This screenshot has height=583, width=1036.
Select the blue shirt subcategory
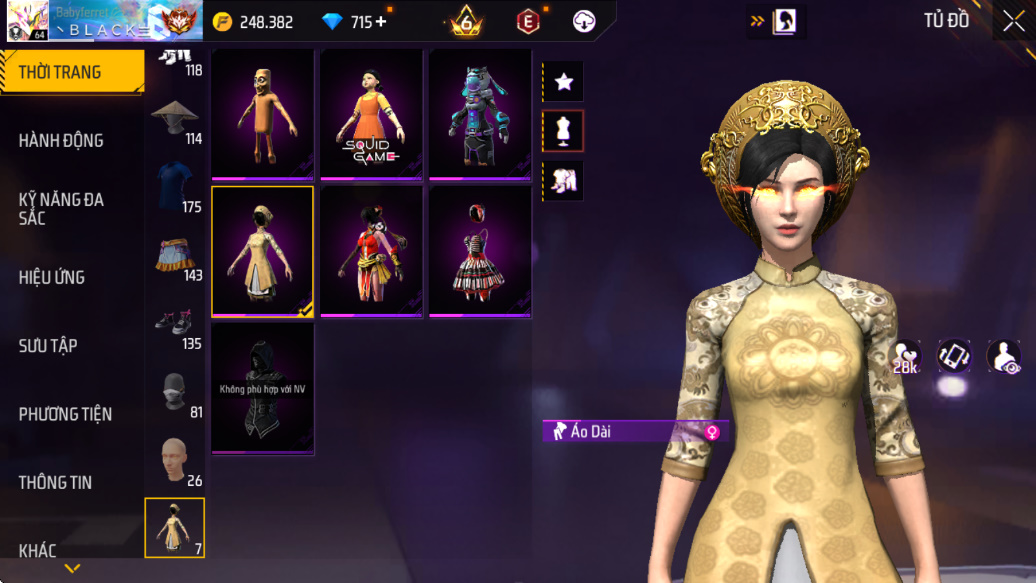(175, 186)
